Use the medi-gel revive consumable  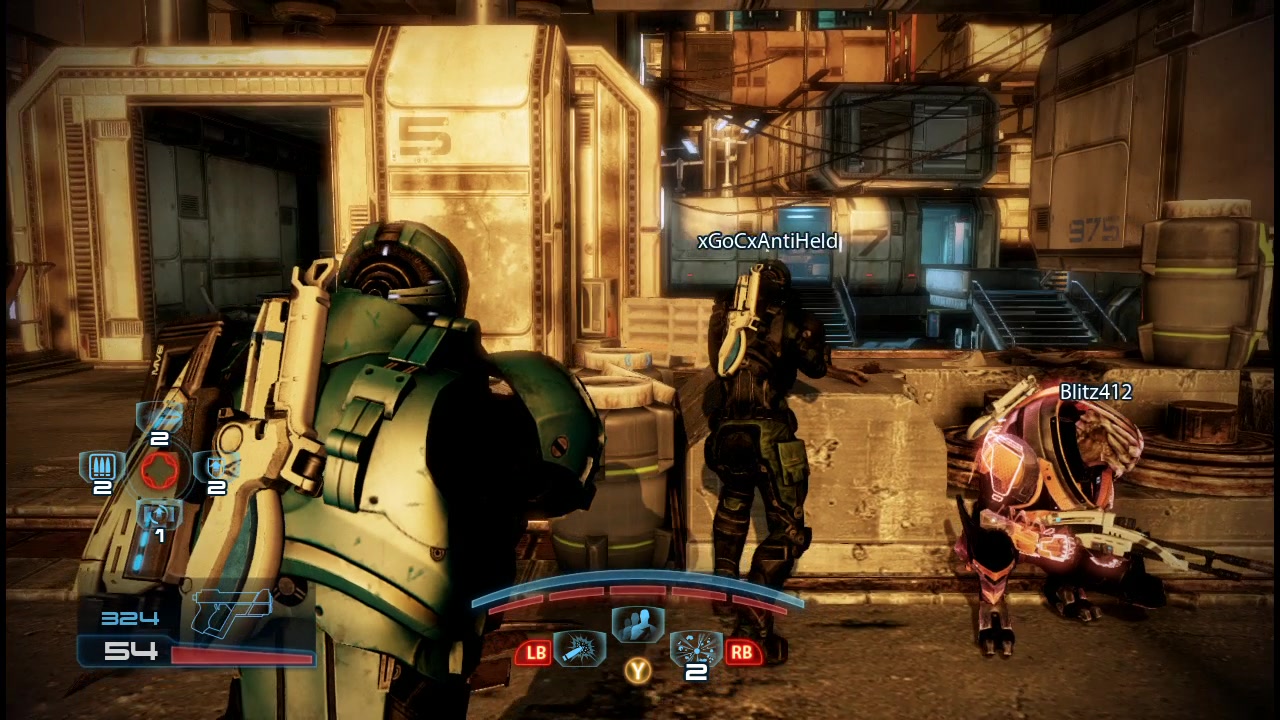(159, 517)
